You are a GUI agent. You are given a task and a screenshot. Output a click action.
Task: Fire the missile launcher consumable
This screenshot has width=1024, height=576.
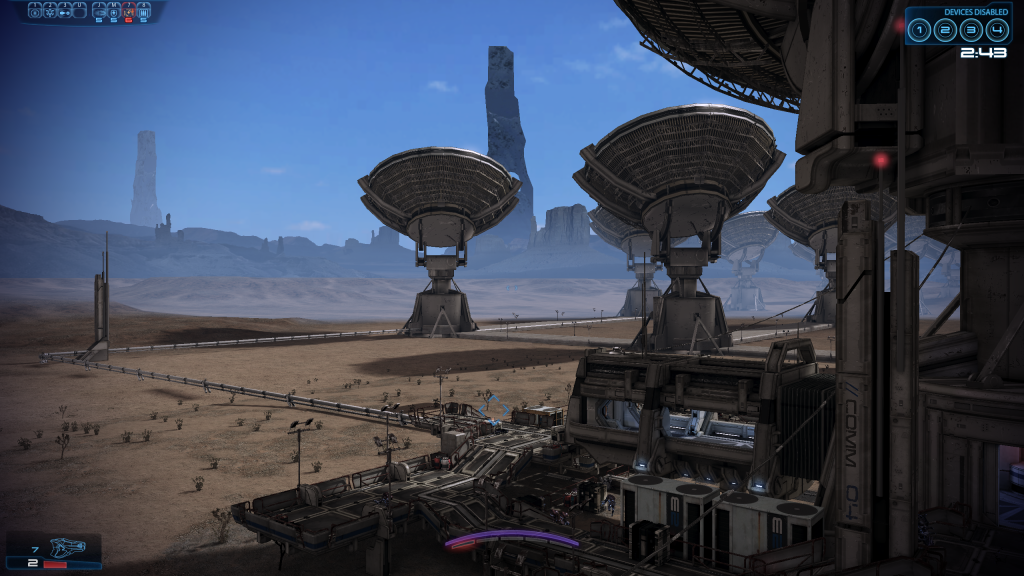99,12
